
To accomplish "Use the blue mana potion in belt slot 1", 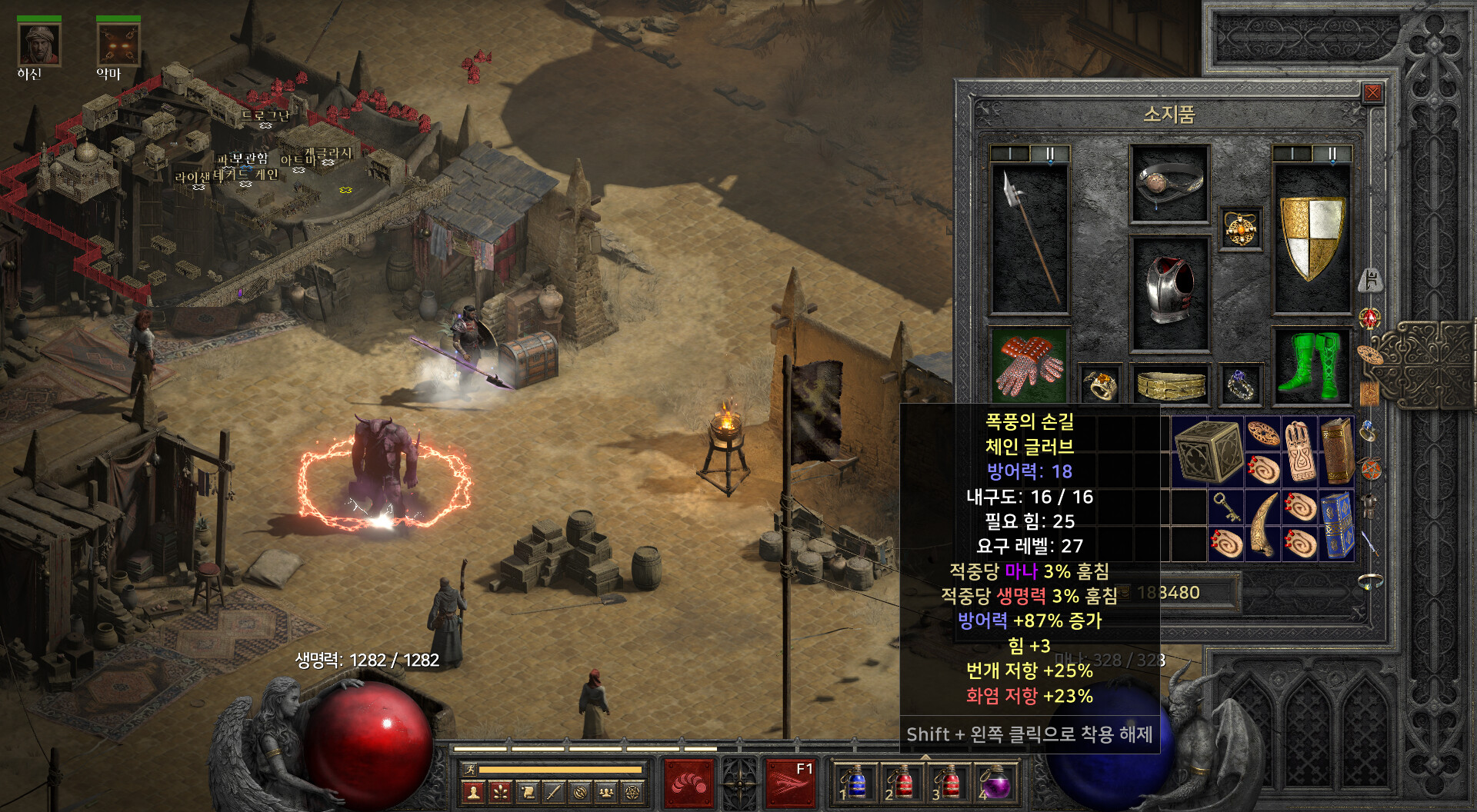I will 855,784.
